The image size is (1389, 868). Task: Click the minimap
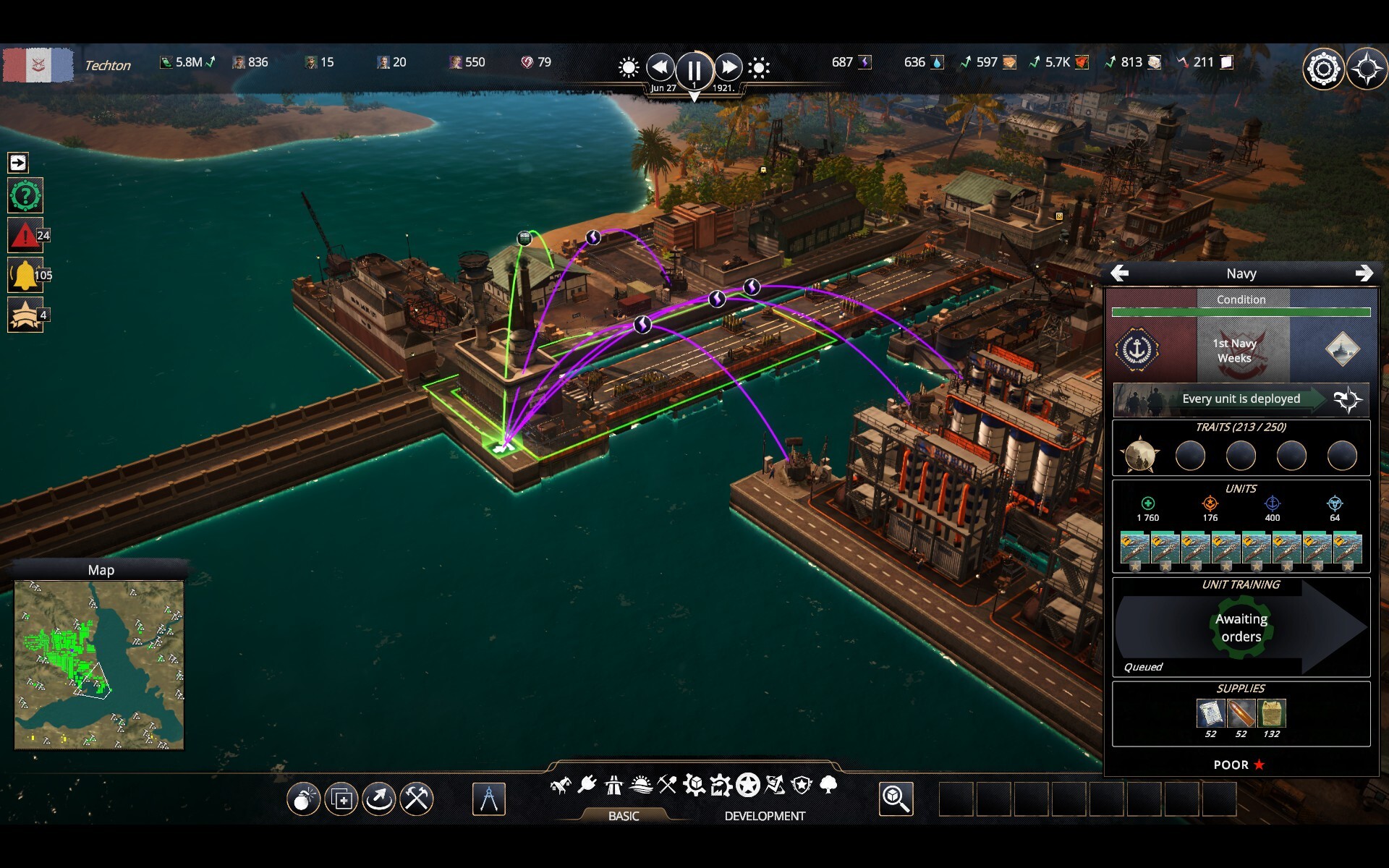click(x=99, y=664)
